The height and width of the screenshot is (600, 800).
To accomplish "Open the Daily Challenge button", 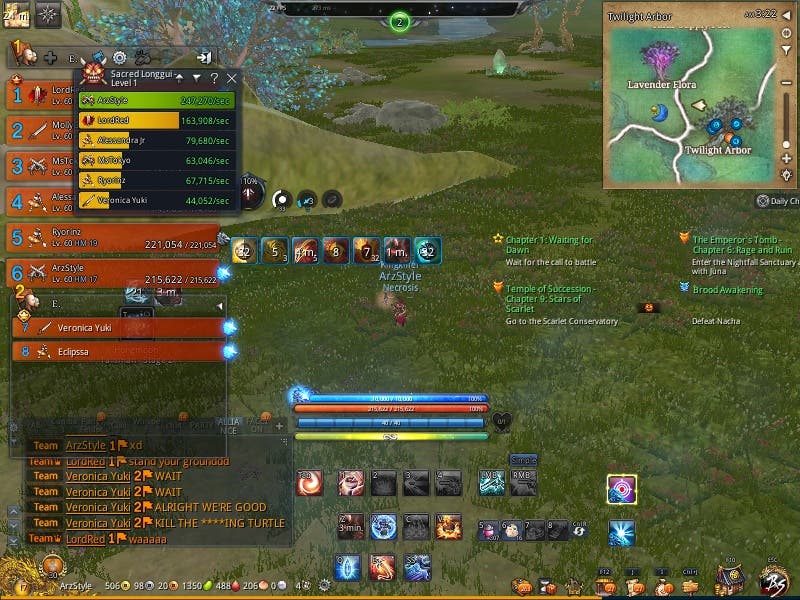I will (x=777, y=201).
